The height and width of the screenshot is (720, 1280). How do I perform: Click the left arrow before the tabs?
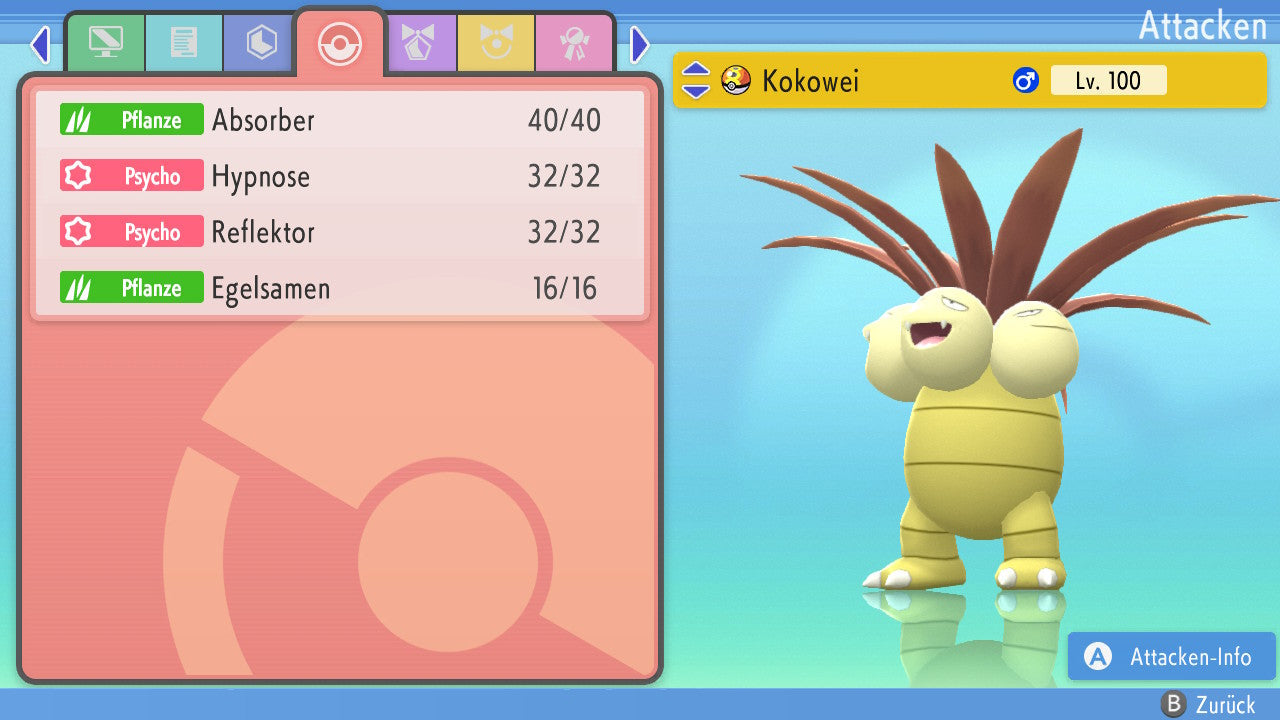[x=39, y=44]
